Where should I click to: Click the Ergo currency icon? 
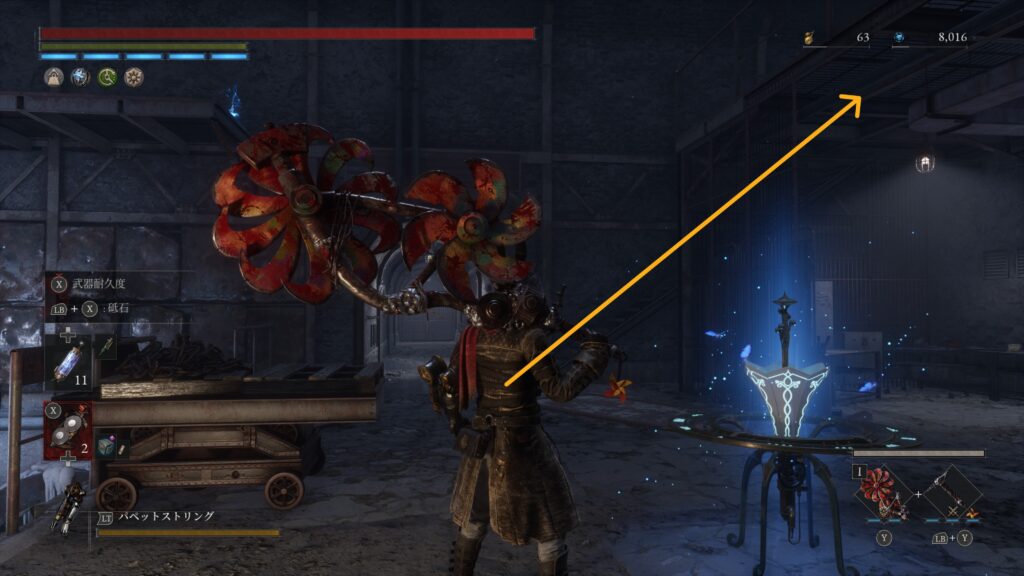899,38
